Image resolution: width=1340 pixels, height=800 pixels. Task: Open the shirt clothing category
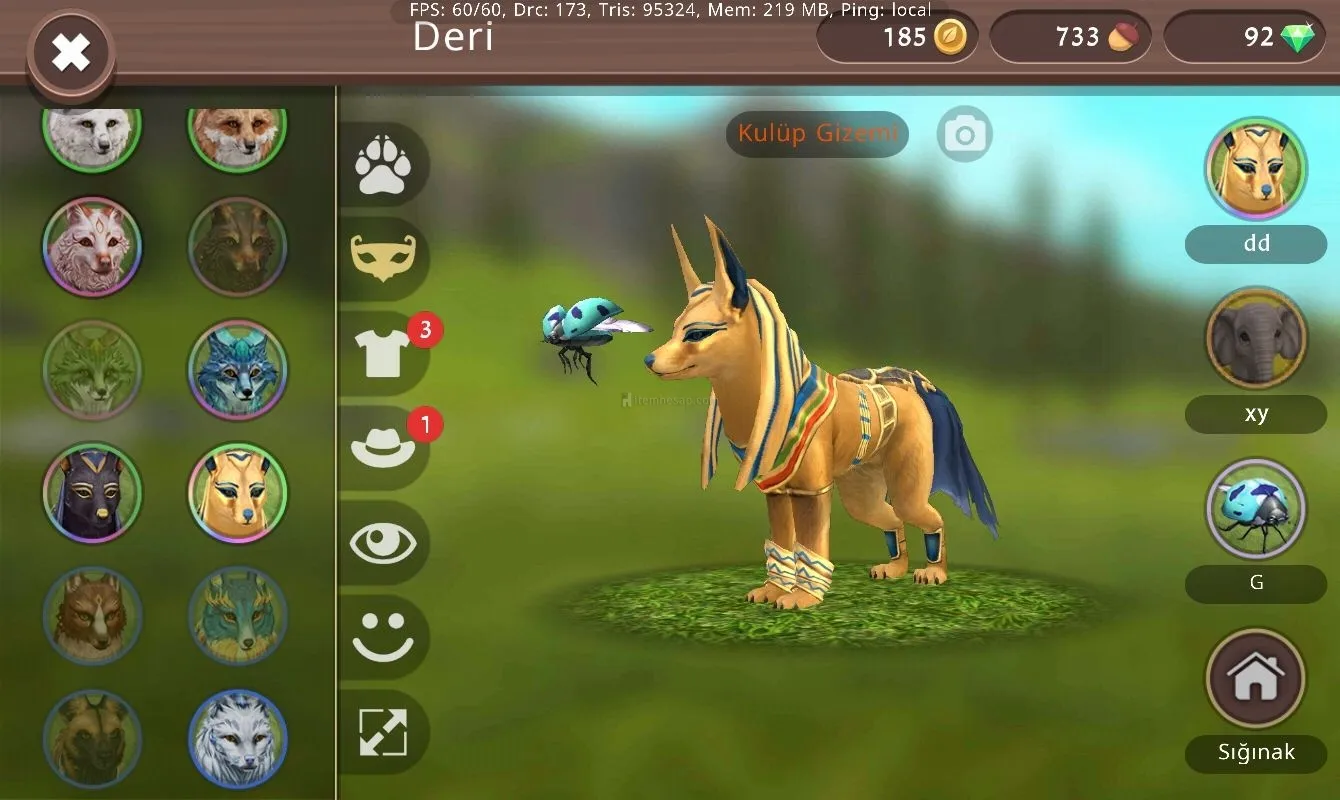tap(383, 352)
